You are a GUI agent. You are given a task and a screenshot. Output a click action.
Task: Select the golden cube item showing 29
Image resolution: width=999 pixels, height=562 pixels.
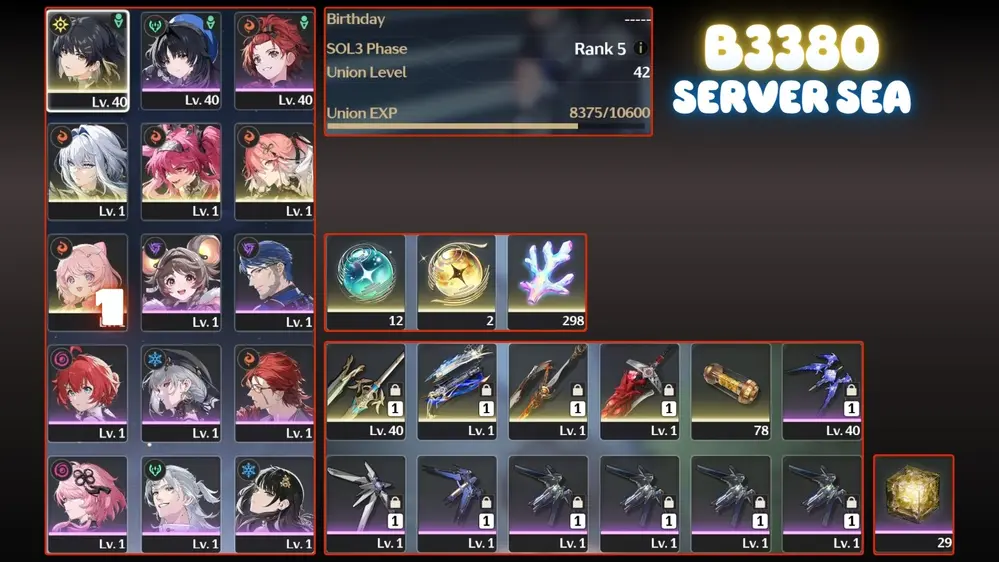click(913, 503)
